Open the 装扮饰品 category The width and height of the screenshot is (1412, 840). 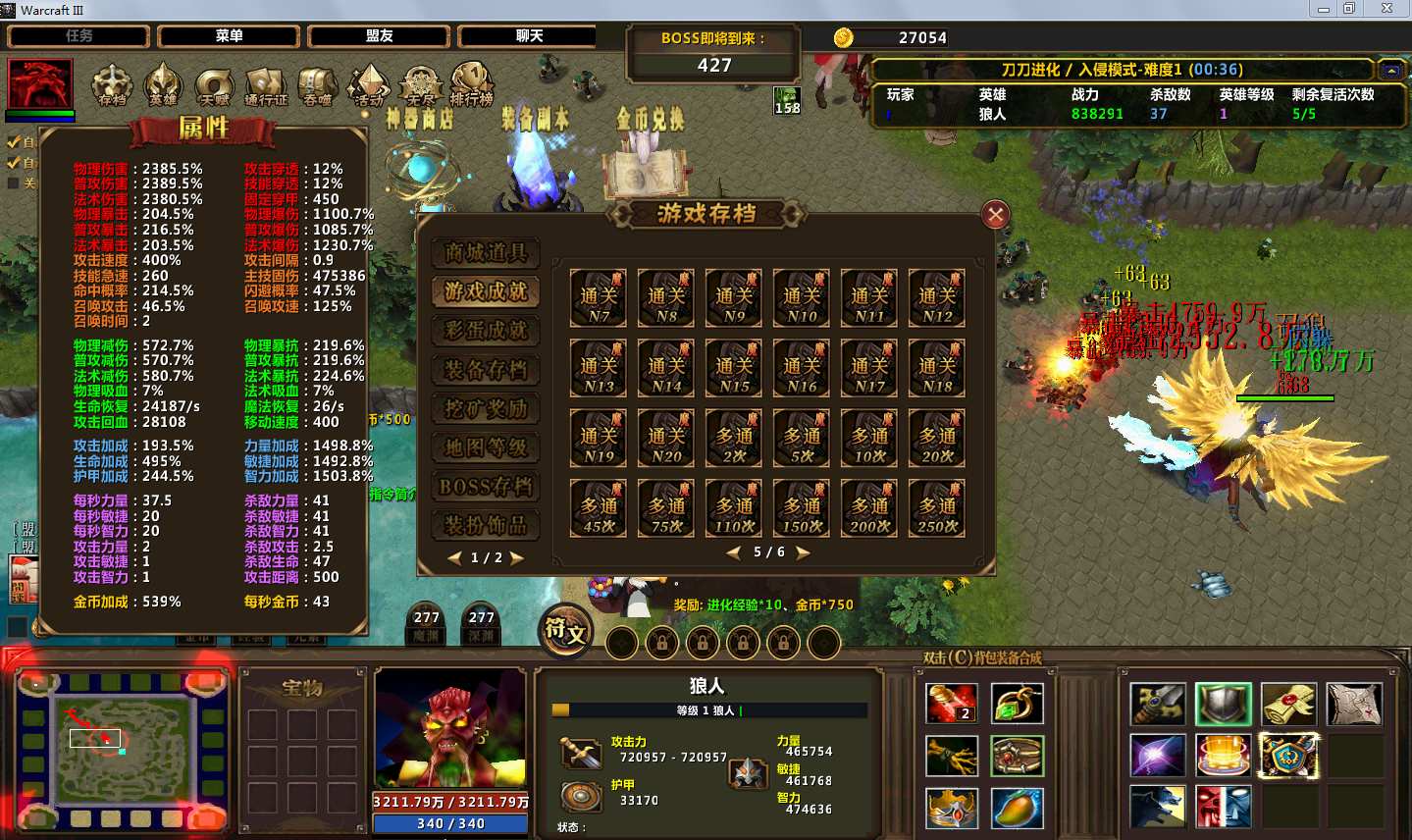pyautogui.click(x=486, y=526)
